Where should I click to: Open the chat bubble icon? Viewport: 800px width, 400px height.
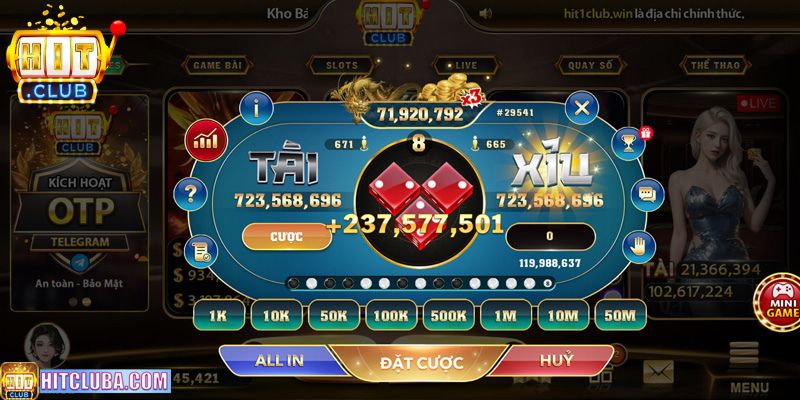coord(647,193)
